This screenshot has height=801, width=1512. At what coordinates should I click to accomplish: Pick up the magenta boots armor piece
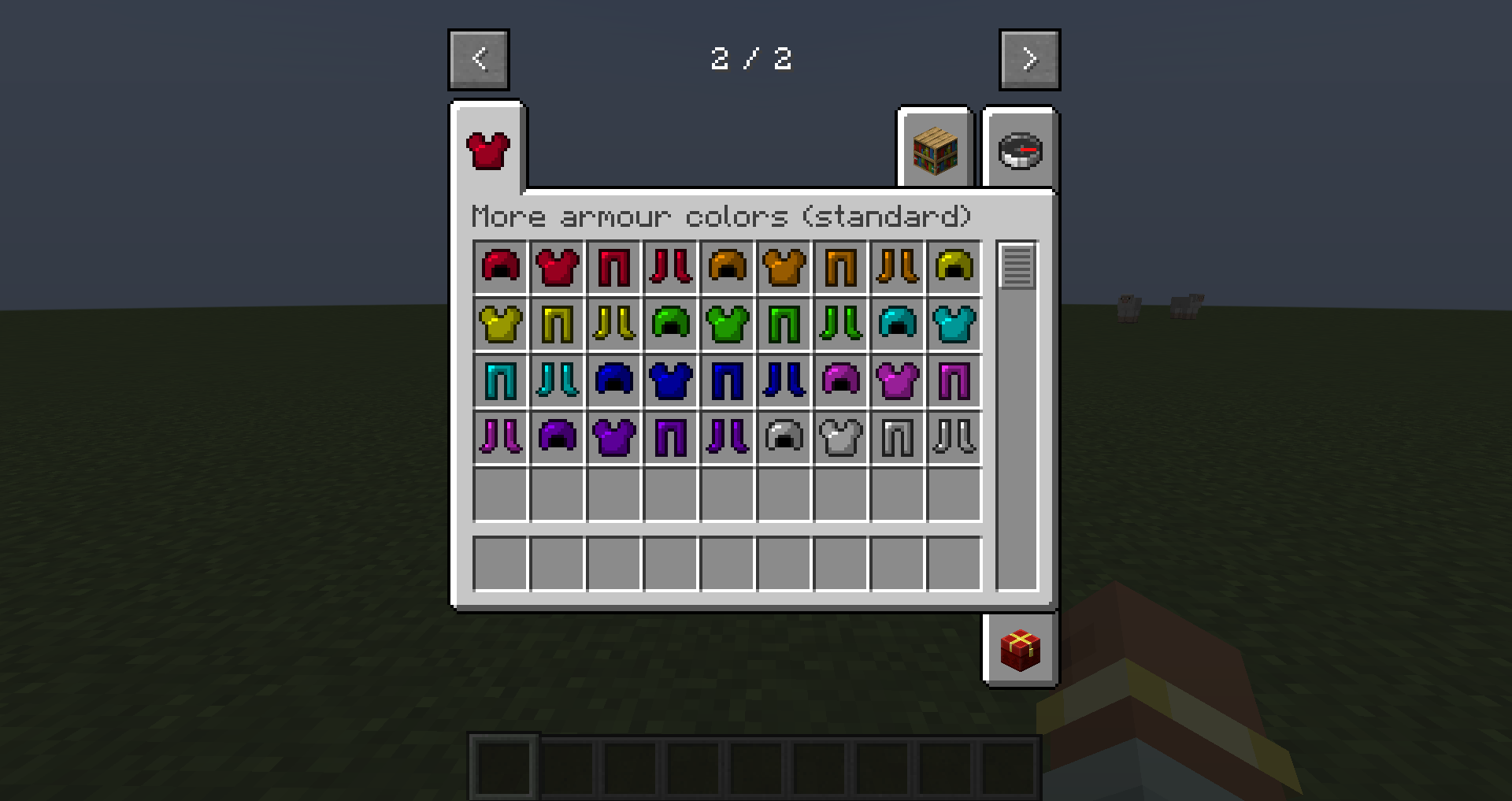(x=502, y=438)
